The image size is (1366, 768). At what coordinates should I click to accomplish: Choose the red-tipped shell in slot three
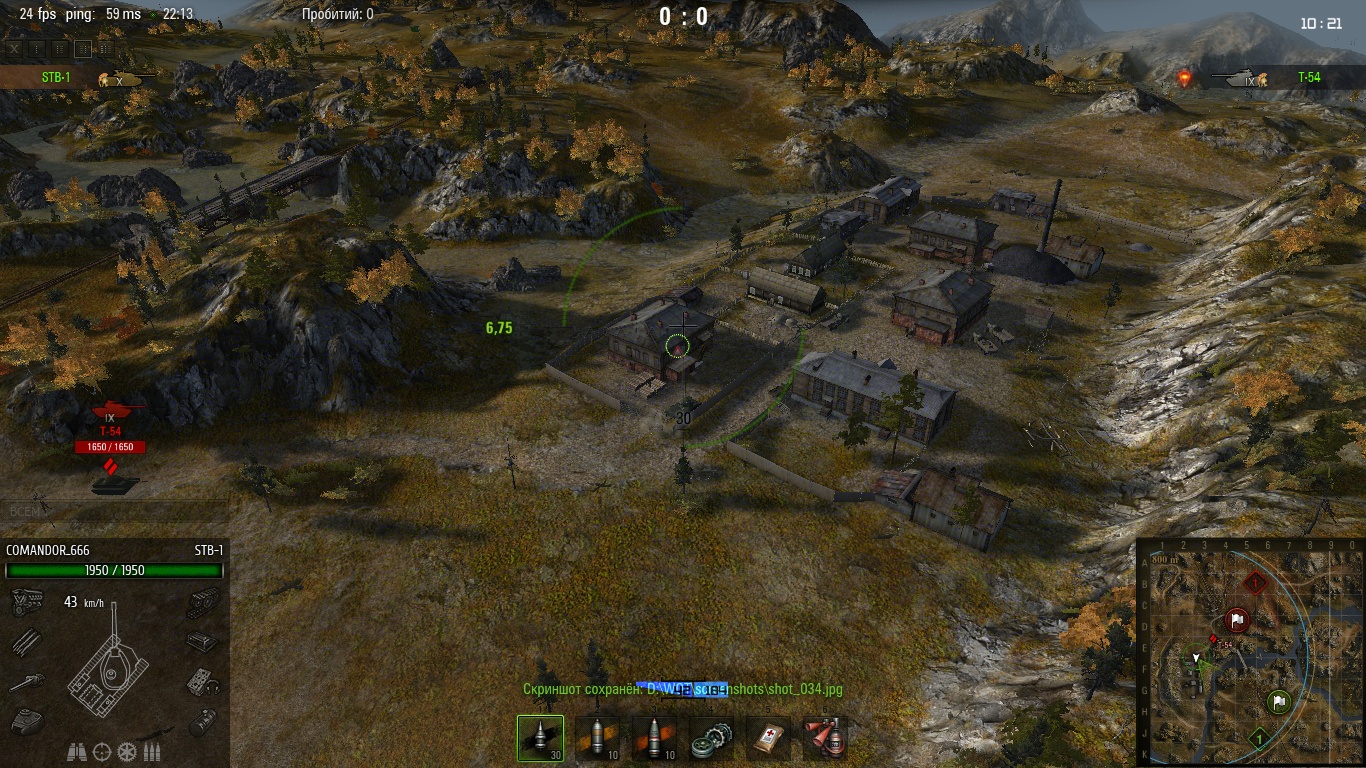click(654, 739)
